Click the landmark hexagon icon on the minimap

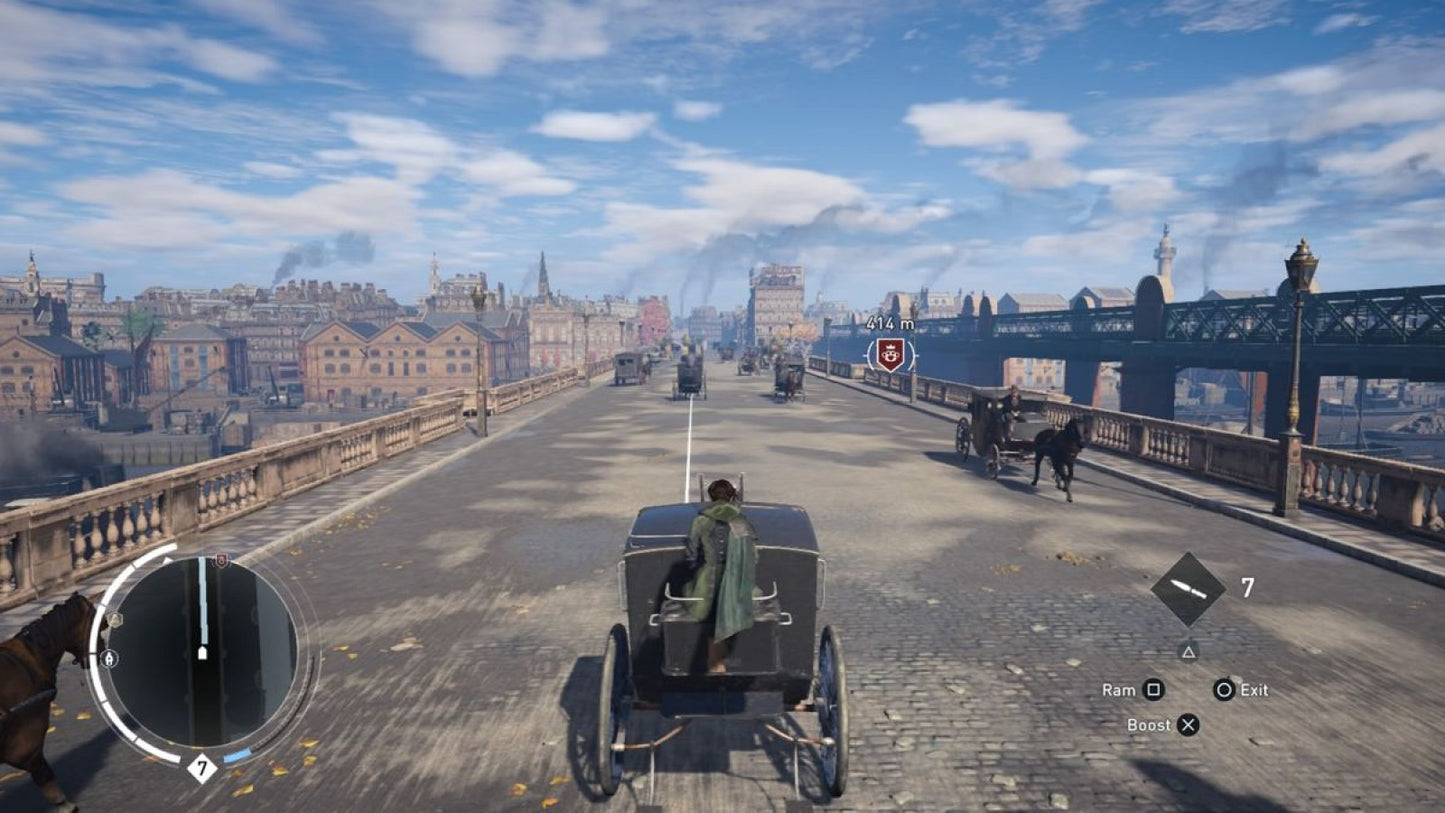115,618
